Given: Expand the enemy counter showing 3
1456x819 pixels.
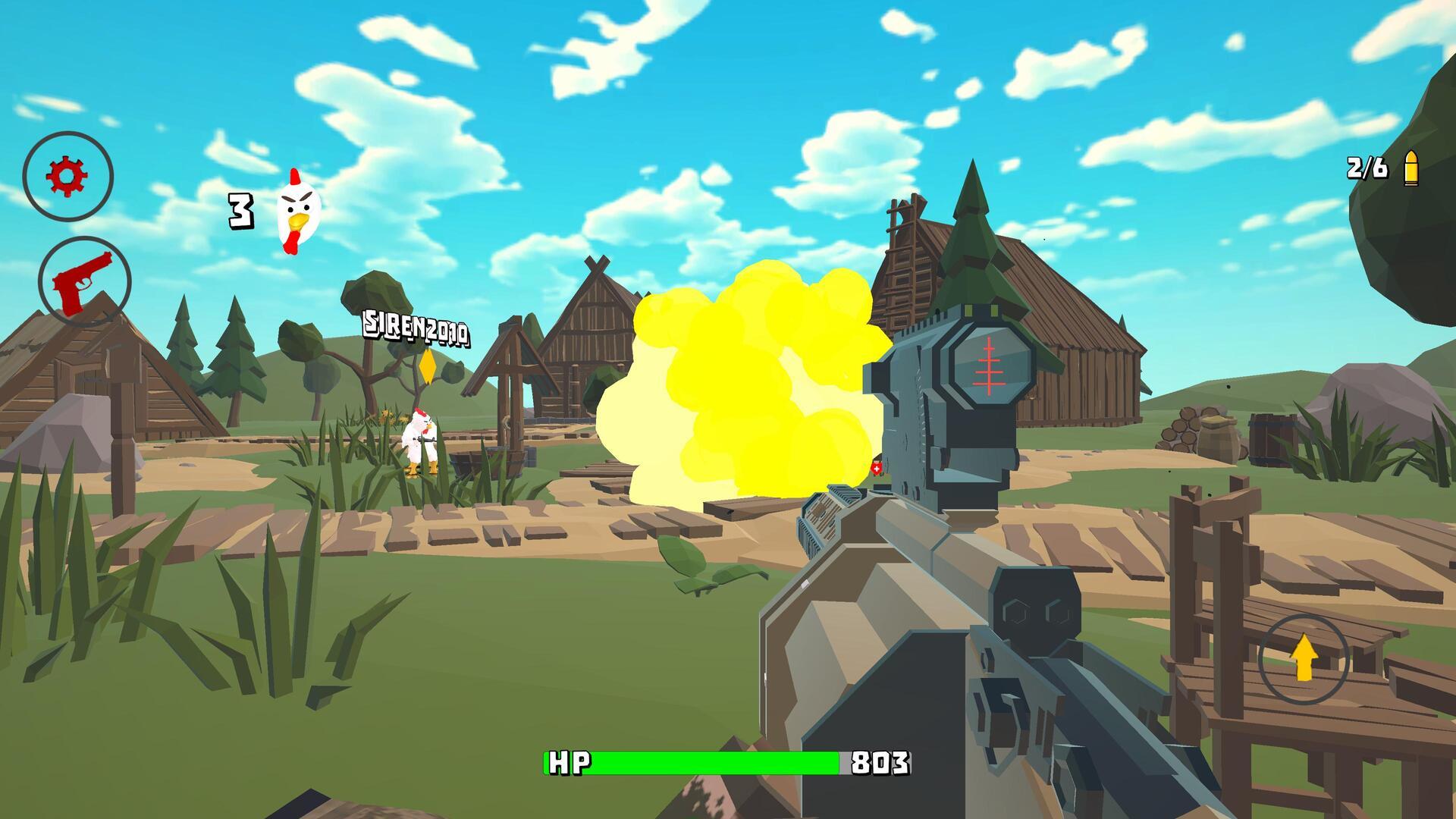Looking at the screenshot, I should pyautogui.click(x=240, y=212).
